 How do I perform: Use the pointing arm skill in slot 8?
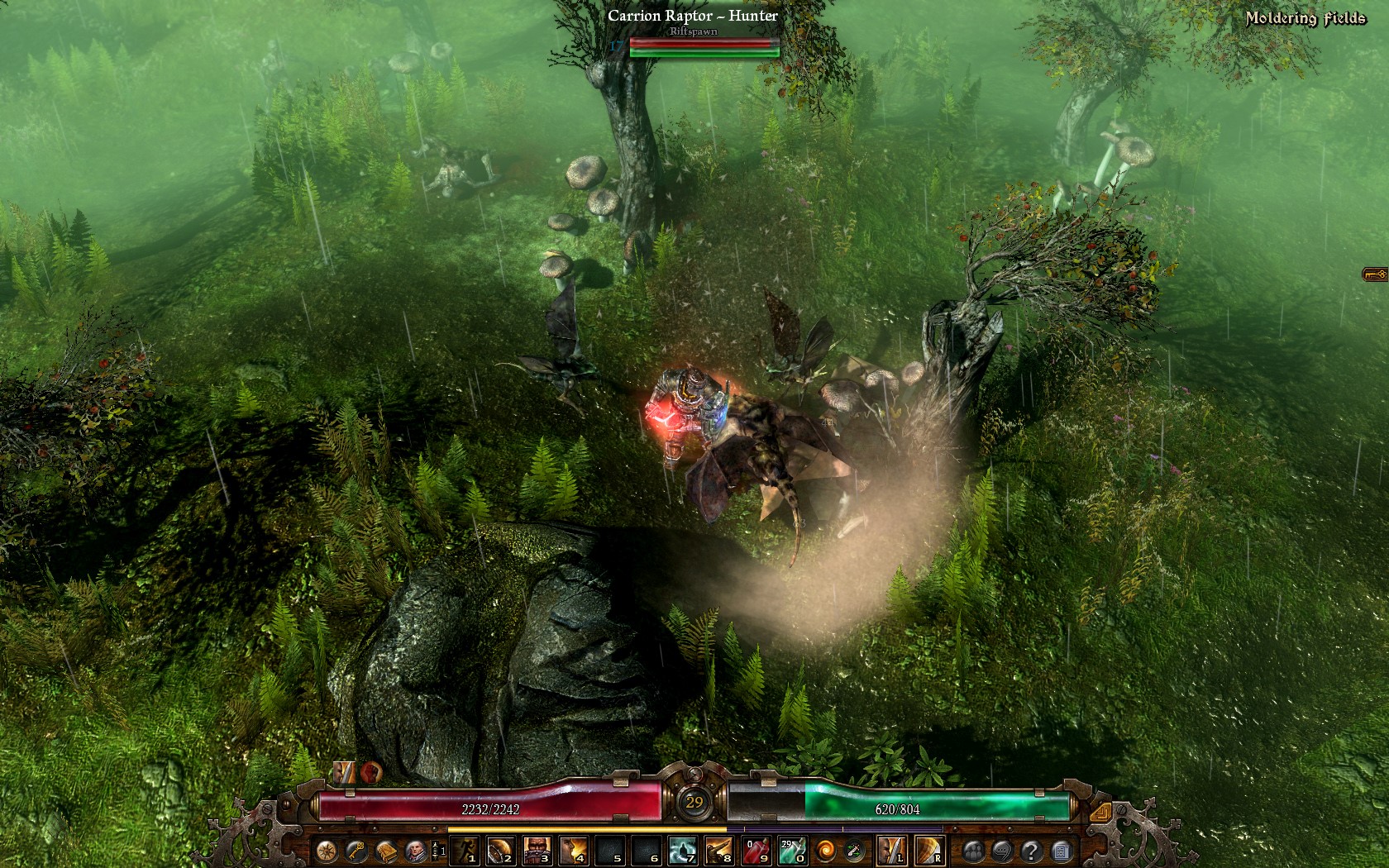(x=719, y=850)
